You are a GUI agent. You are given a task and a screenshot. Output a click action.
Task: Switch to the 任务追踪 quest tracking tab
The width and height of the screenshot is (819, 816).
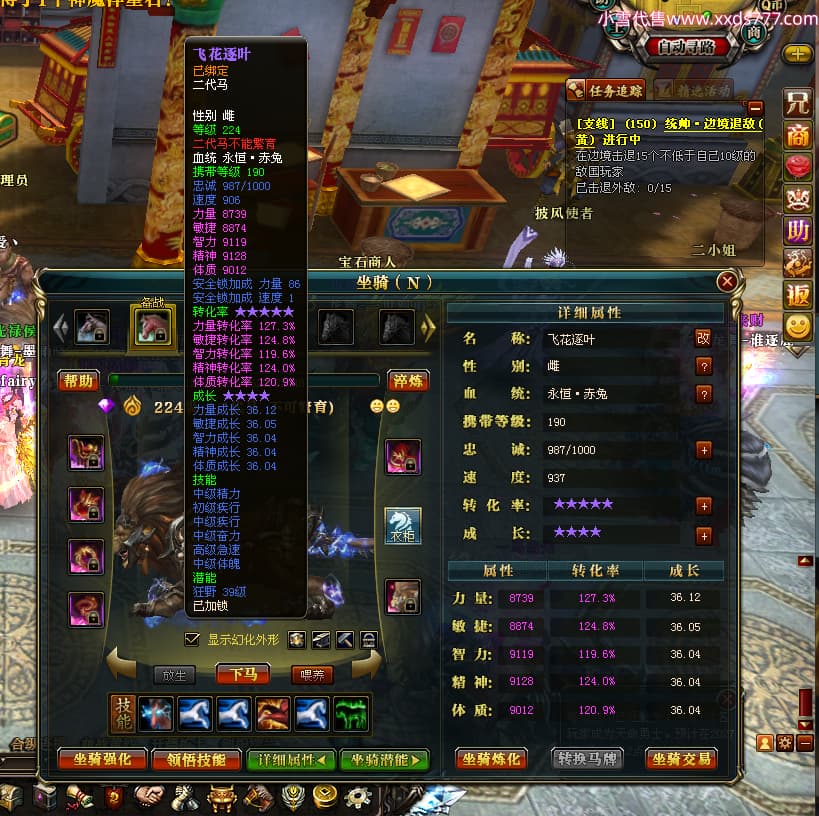point(609,90)
